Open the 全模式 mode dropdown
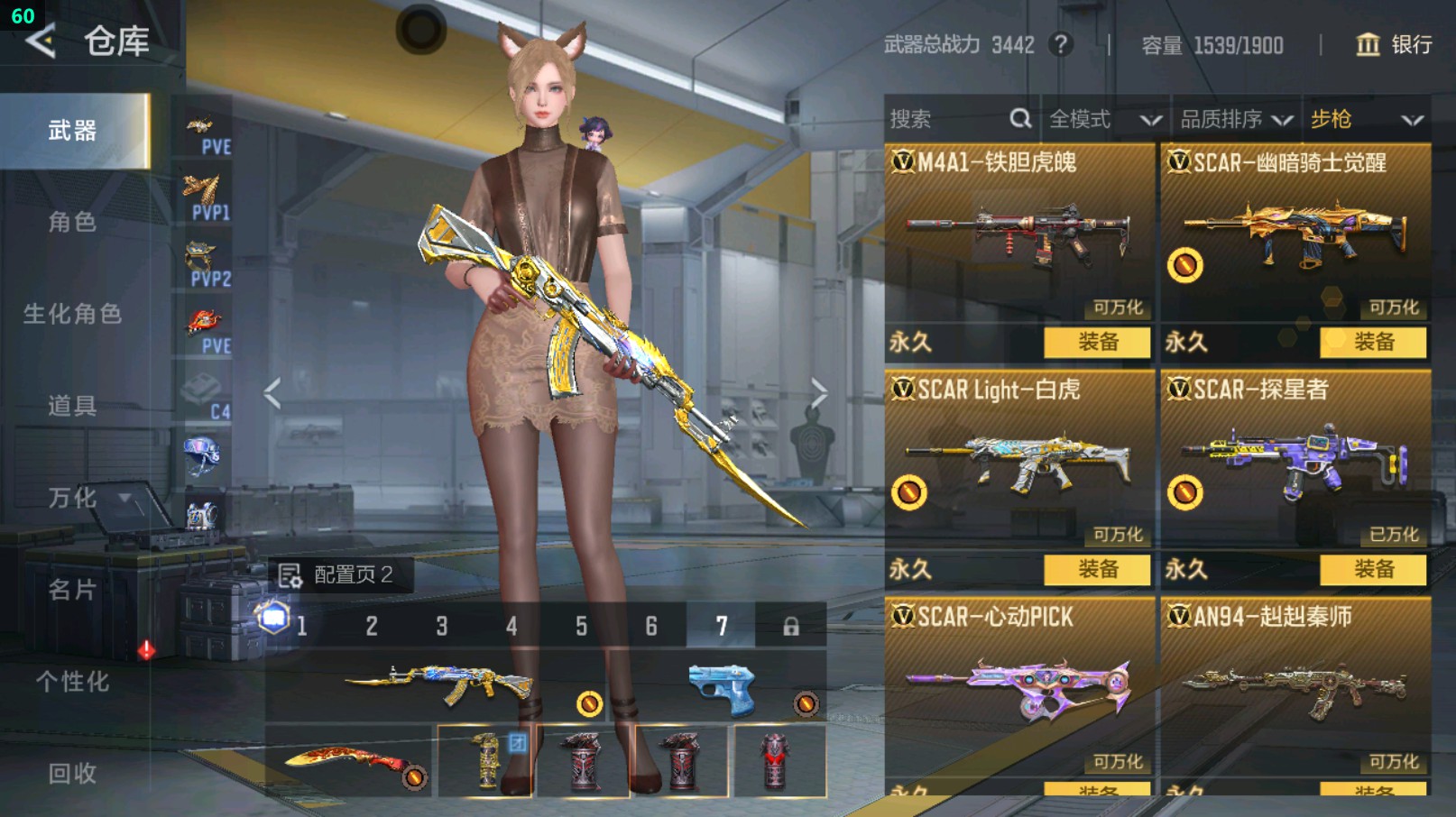The height and width of the screenshot is (817, 1456). click(x=1104, y=119)
